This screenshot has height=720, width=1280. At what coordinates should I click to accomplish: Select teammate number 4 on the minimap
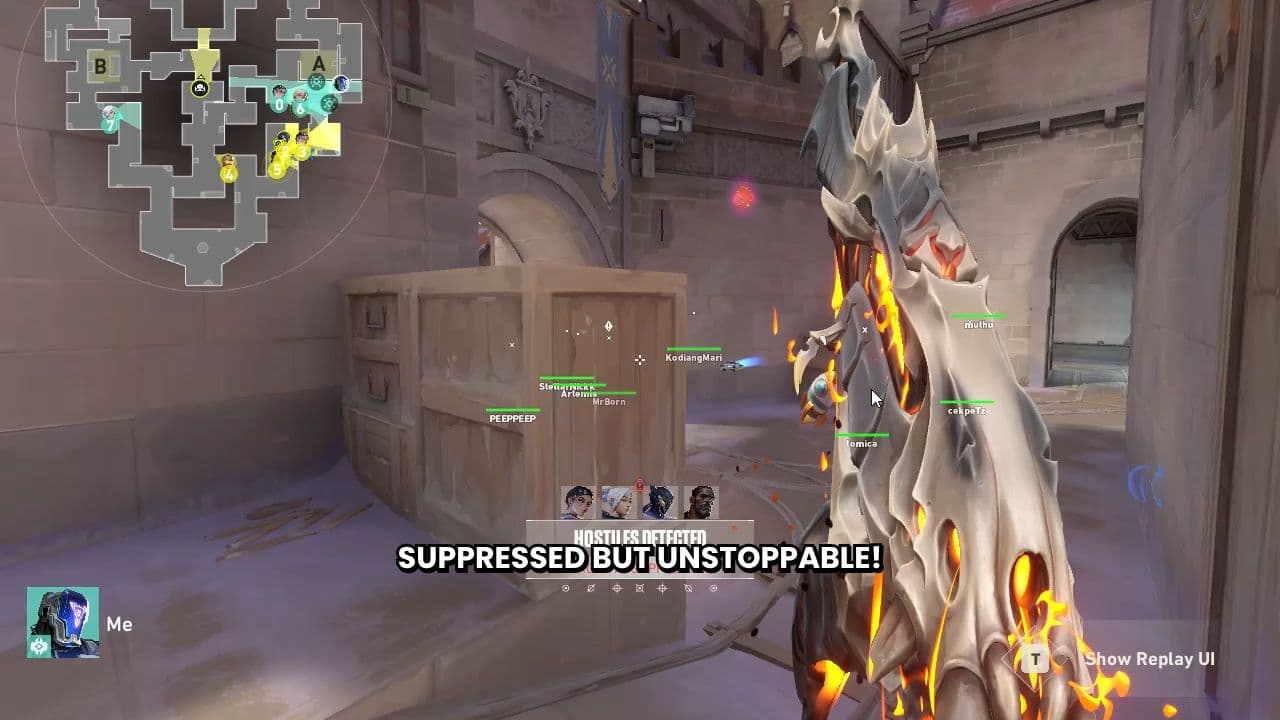coord(229,173)
